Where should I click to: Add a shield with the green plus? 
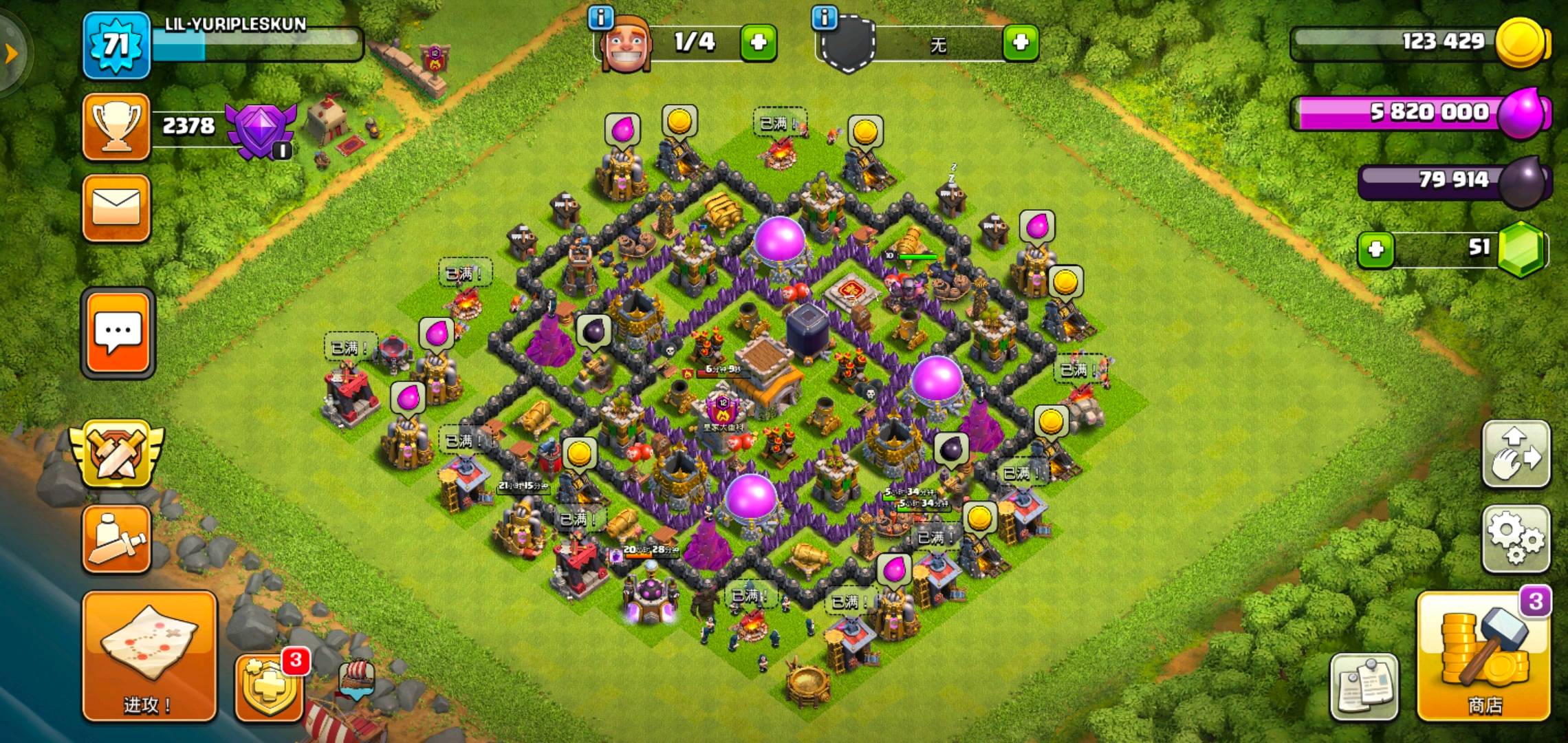click(1020, 43)
